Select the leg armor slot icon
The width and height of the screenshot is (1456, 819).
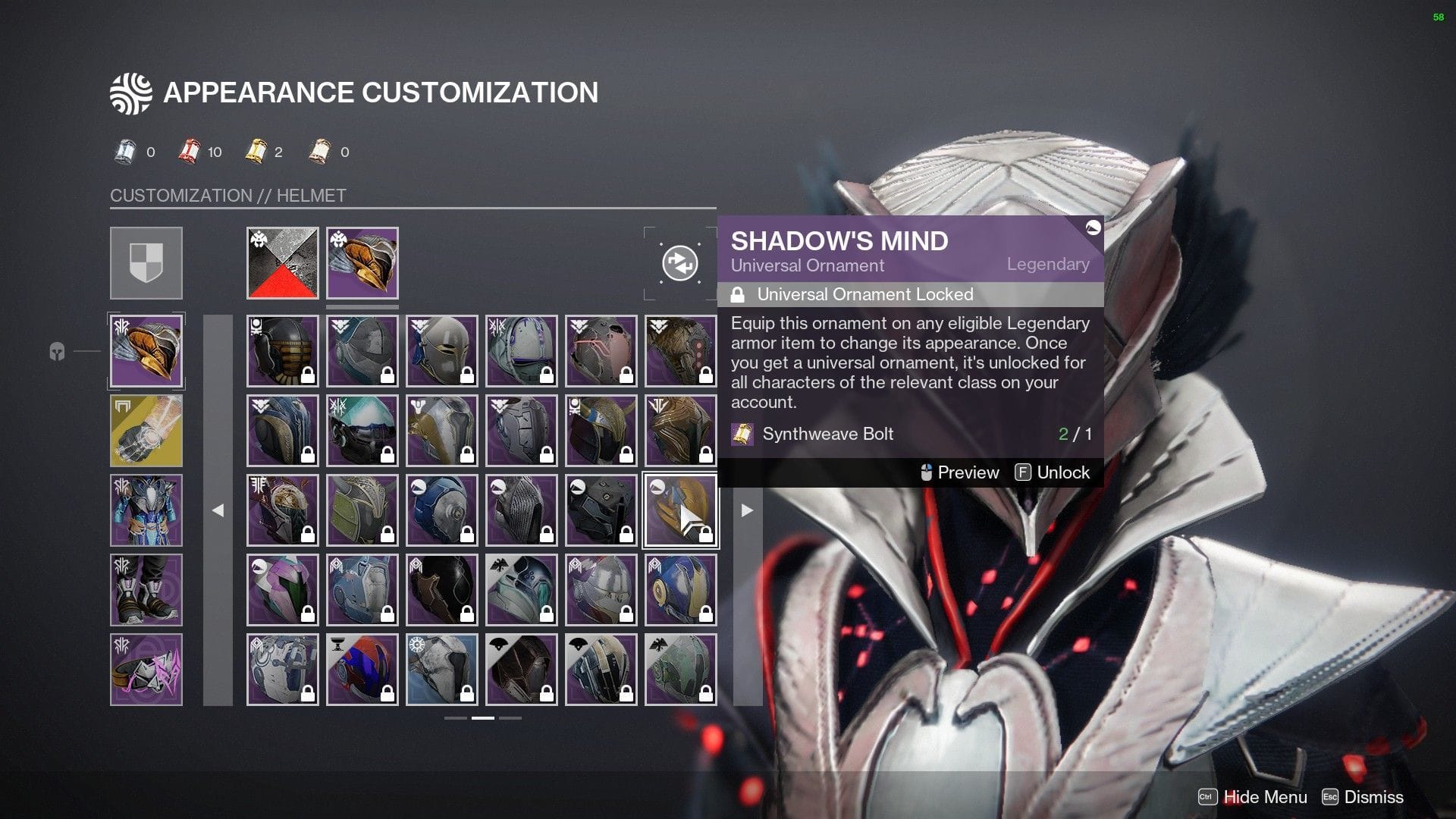[x=146, y=589]
